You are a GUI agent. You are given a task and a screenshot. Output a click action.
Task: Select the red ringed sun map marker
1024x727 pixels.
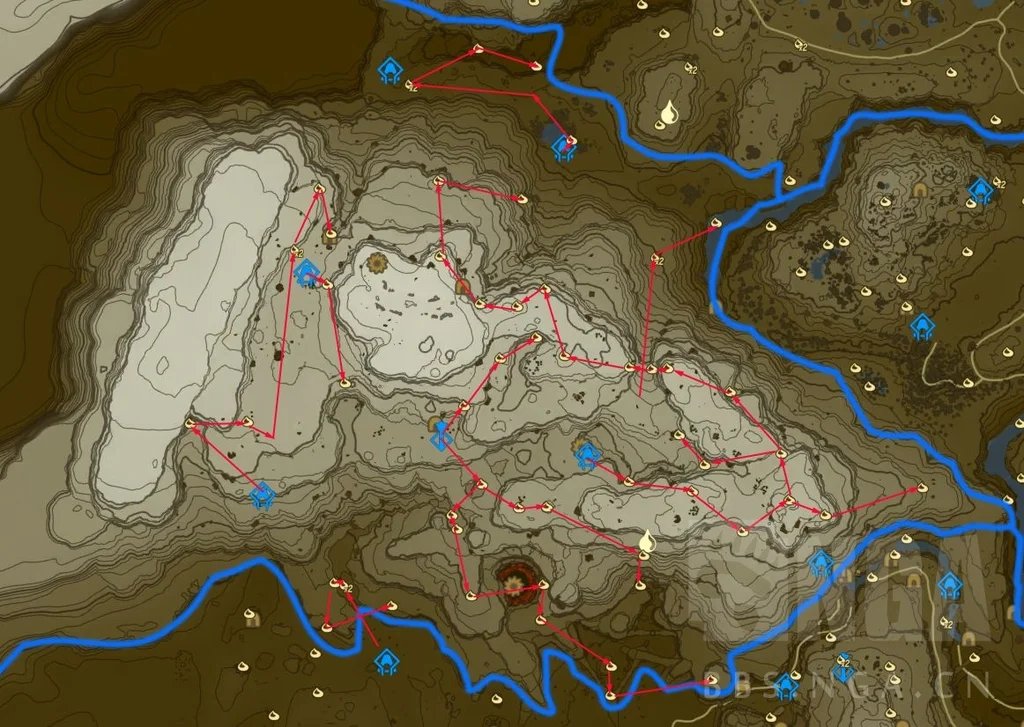coord(516,578)
